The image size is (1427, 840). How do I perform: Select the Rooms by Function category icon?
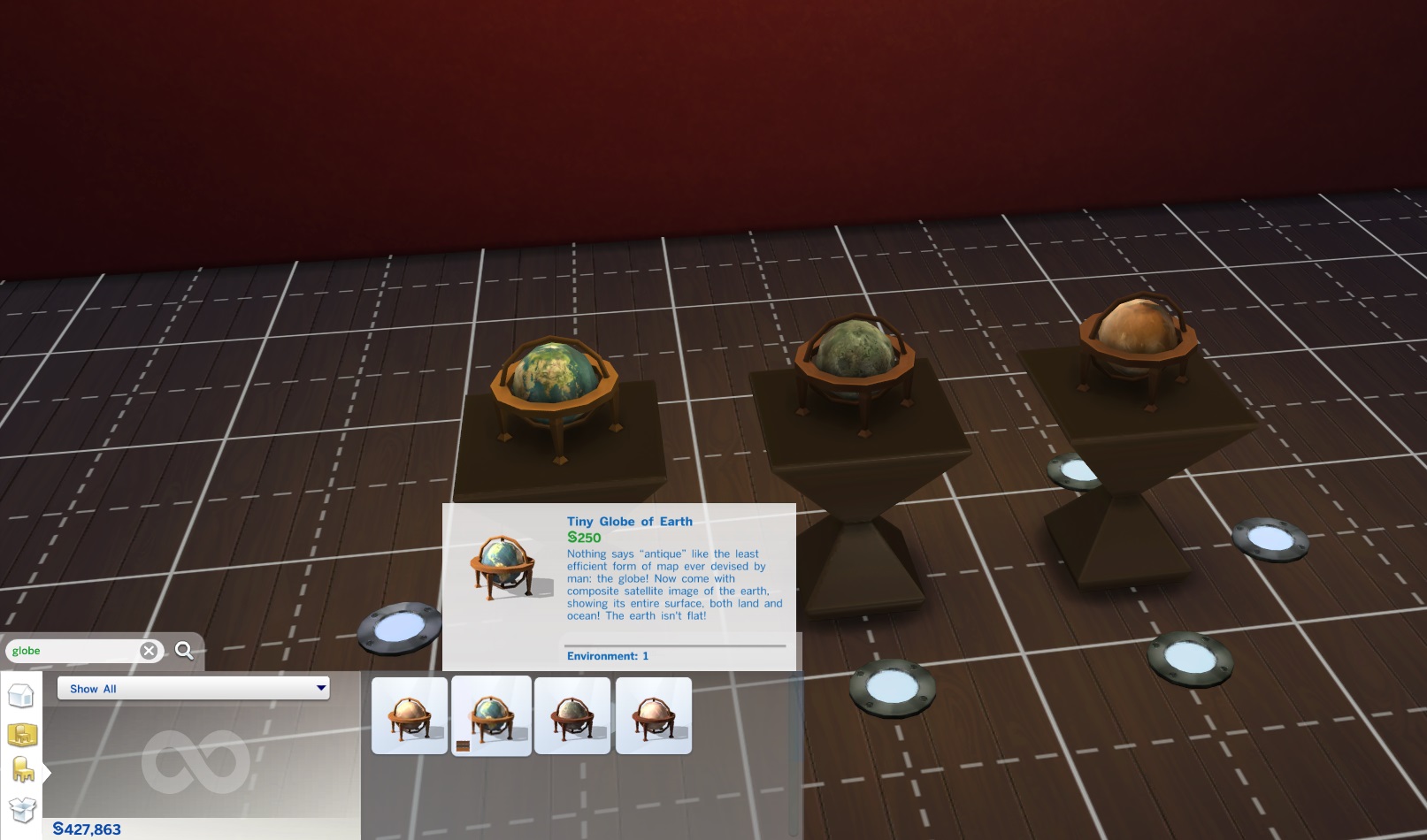(x=21, y=736)
